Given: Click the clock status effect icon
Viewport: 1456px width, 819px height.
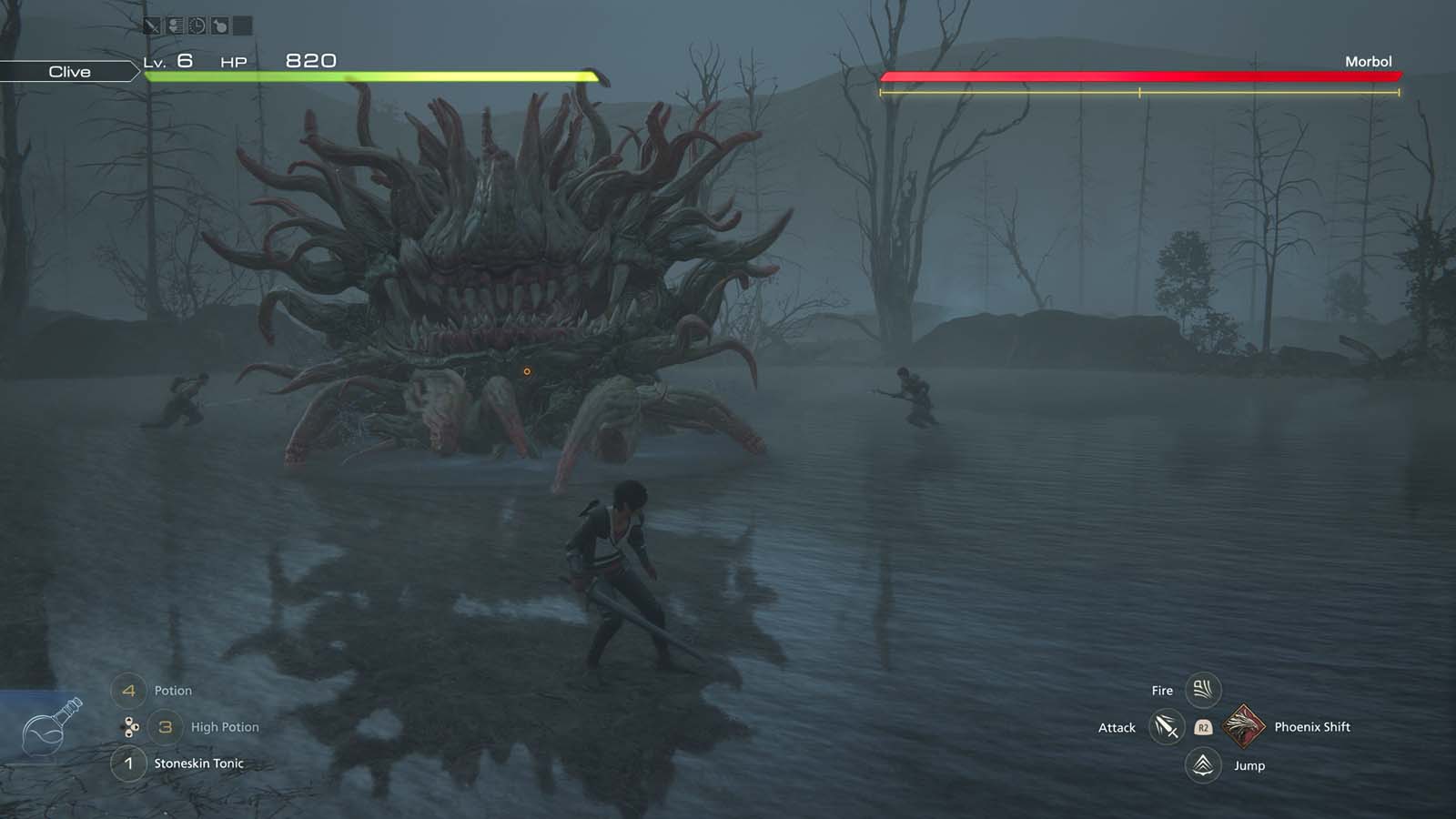Looking at the screenshot, I should [x=197, y=25].
